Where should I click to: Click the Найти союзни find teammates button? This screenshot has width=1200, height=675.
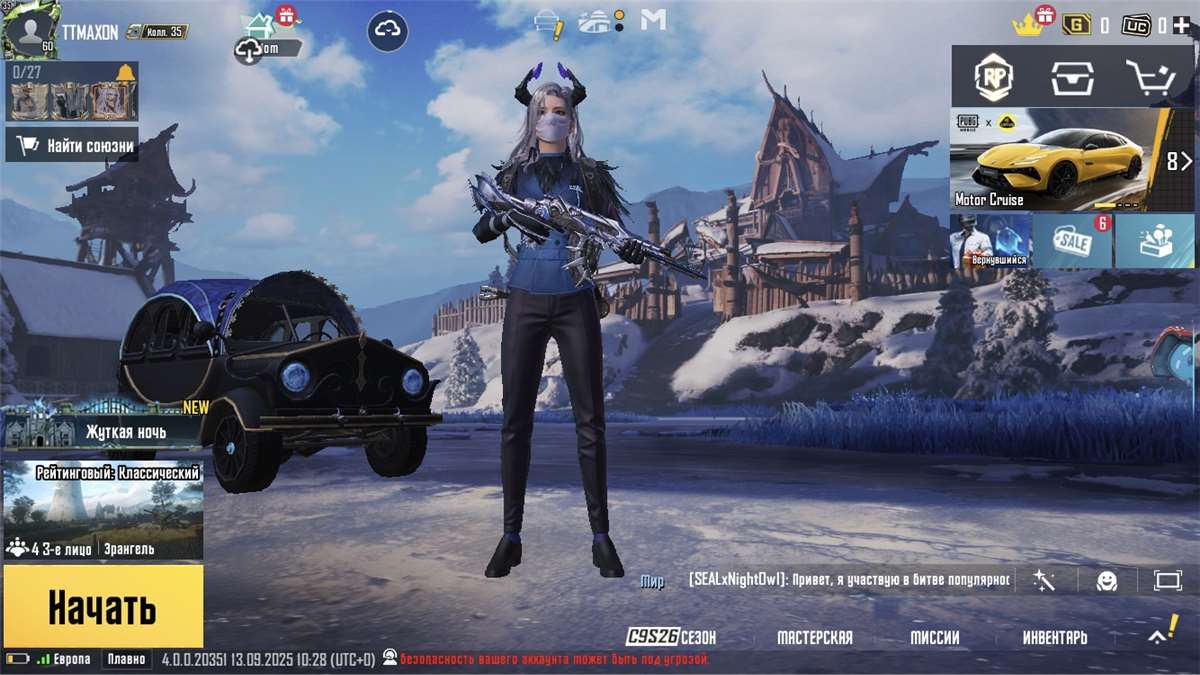point(72,146)
